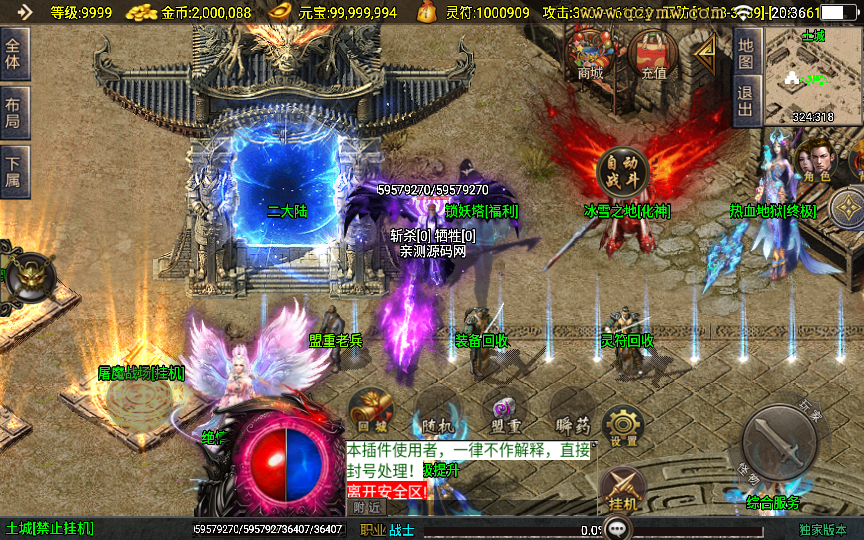Select the 布局 tab

(13, 112)
